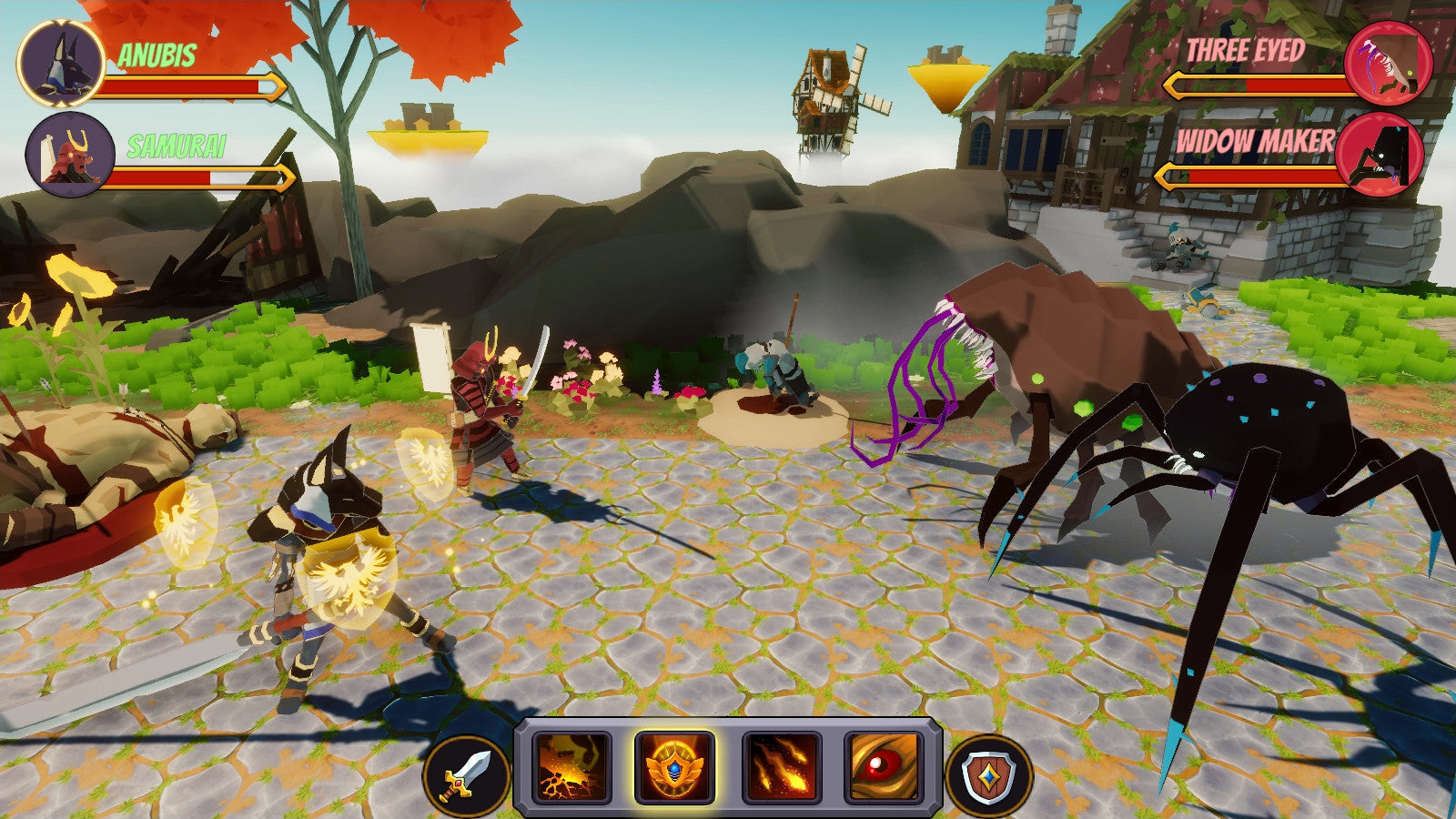This screenshot has height=819, width=1456.
Task: Use the red dragon eye ability
Action: coord(884,767)
